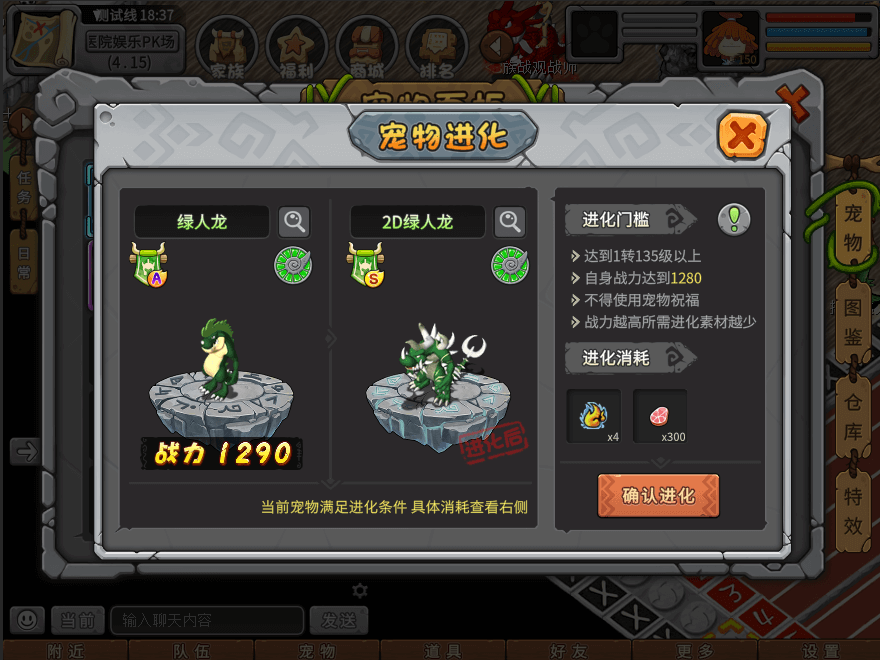
Task: Open the emoji smiley picker
Action: (x=27, y=620)
